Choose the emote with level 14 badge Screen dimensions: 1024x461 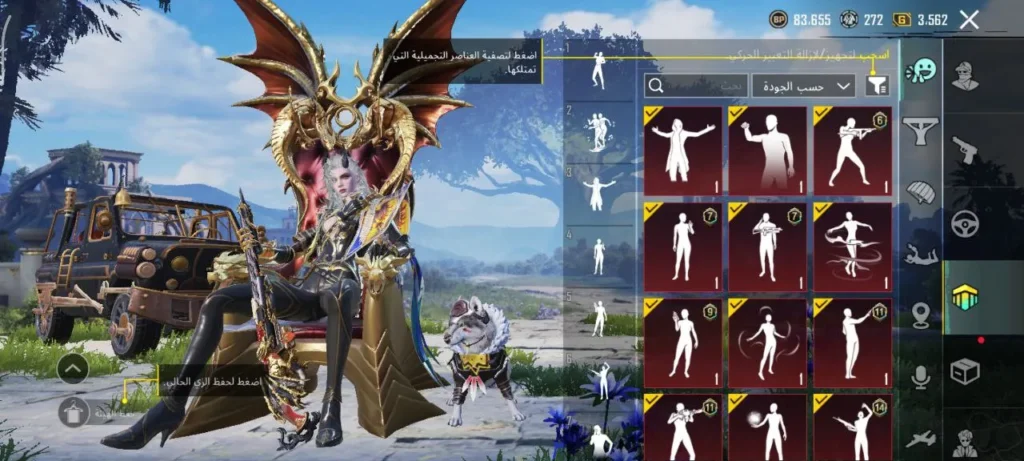pos(852,427)
